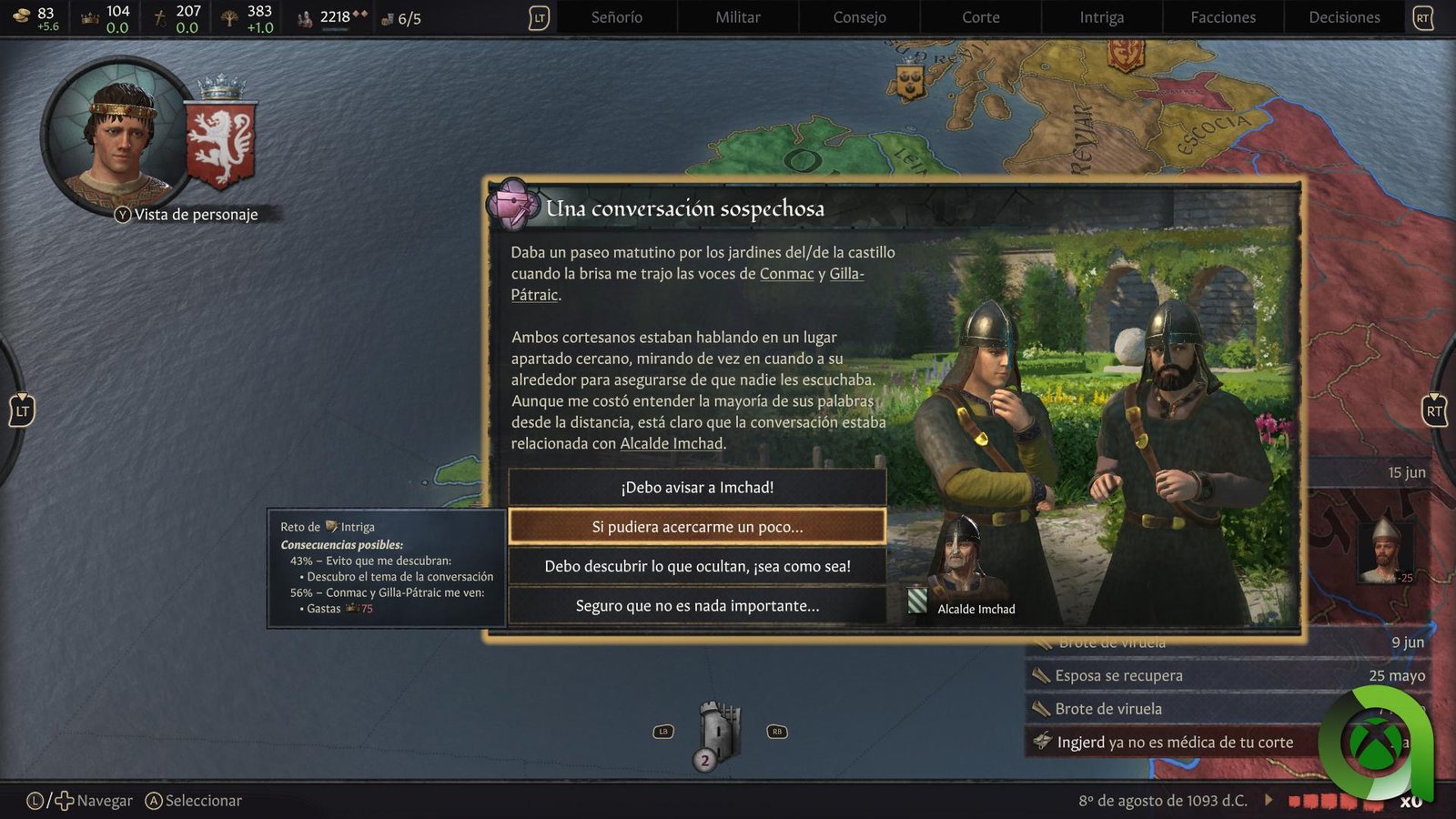
Task: Follow the Conmac character link
Action: [x=786, y=274]
